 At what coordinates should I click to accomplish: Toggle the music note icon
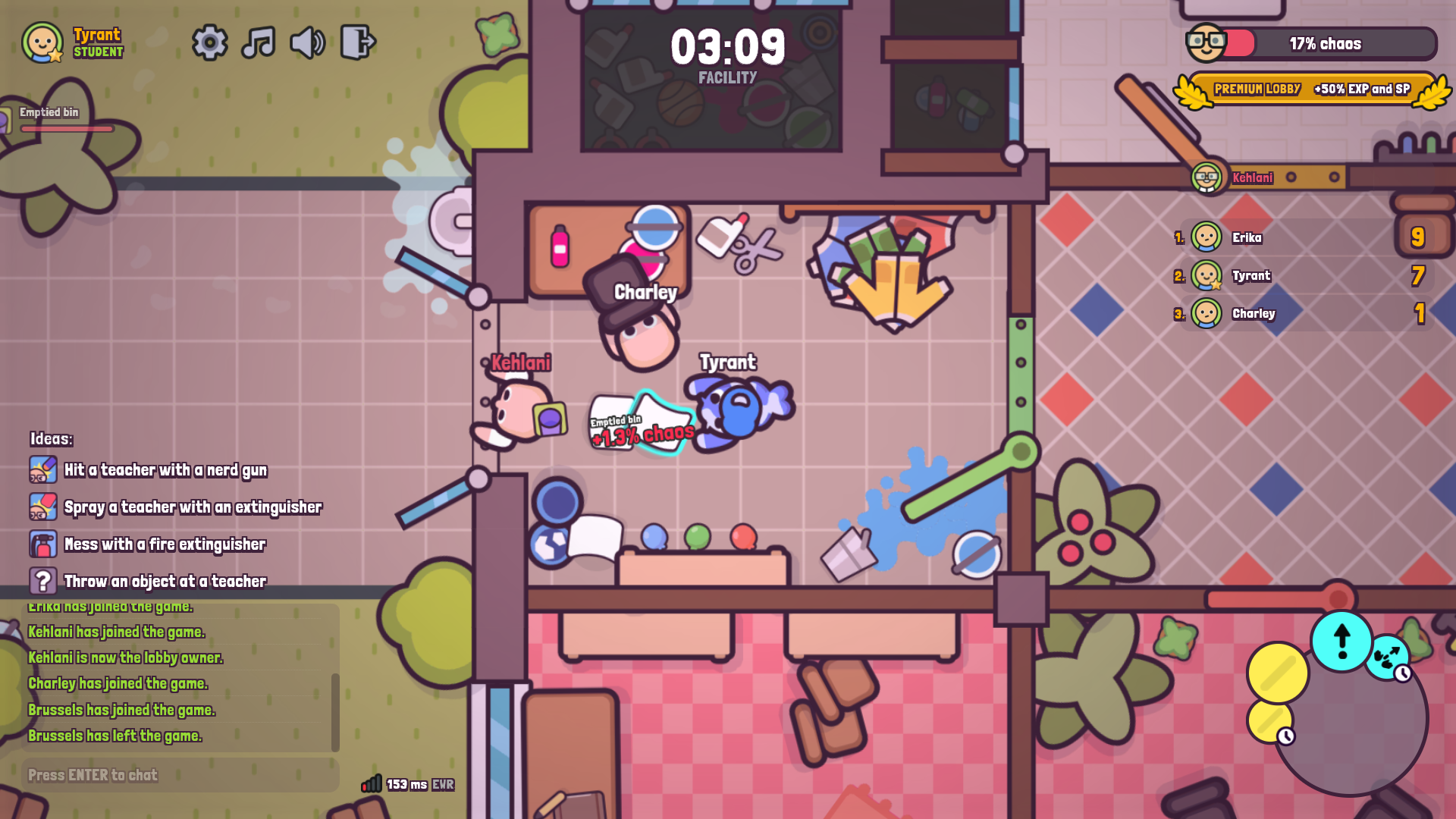tap(259, 43)
